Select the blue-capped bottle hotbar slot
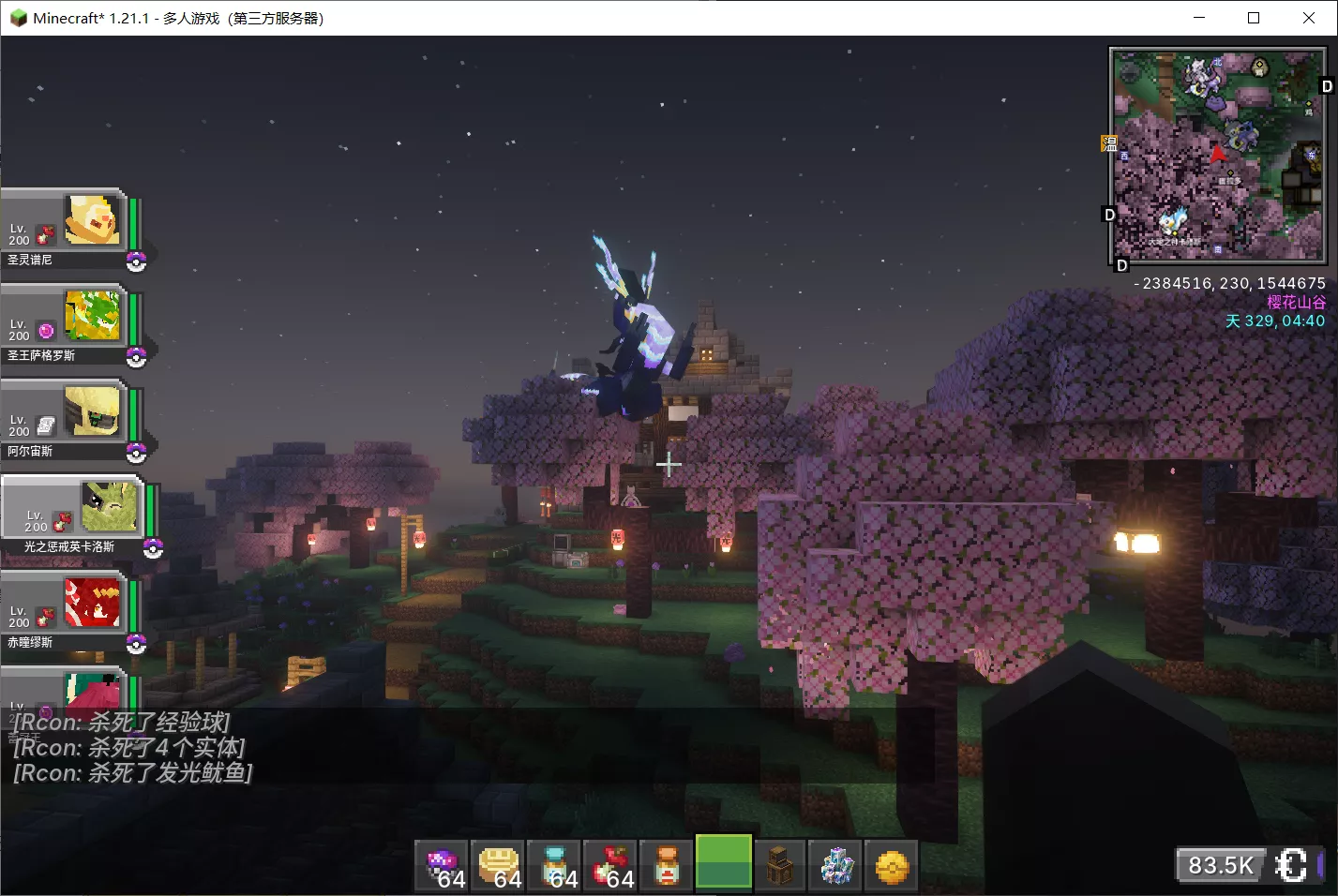Image resolution: width=1338 pixels, height=896 pixels. coord(555,865)
